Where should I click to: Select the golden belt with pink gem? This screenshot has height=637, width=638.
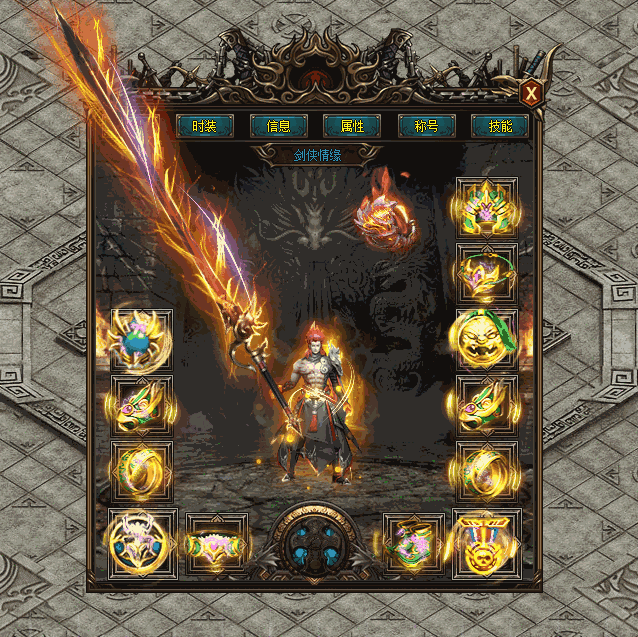click(x=217, y=545)
